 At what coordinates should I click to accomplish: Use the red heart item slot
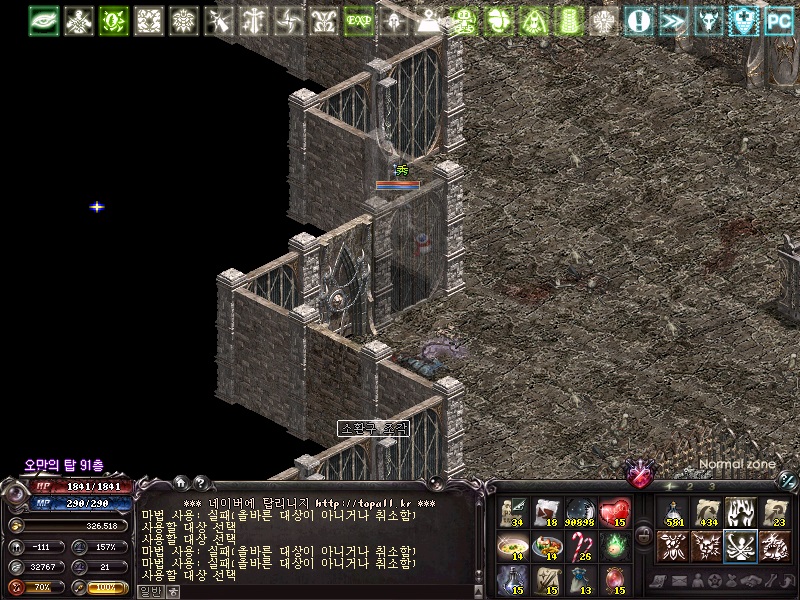[615, 512]
